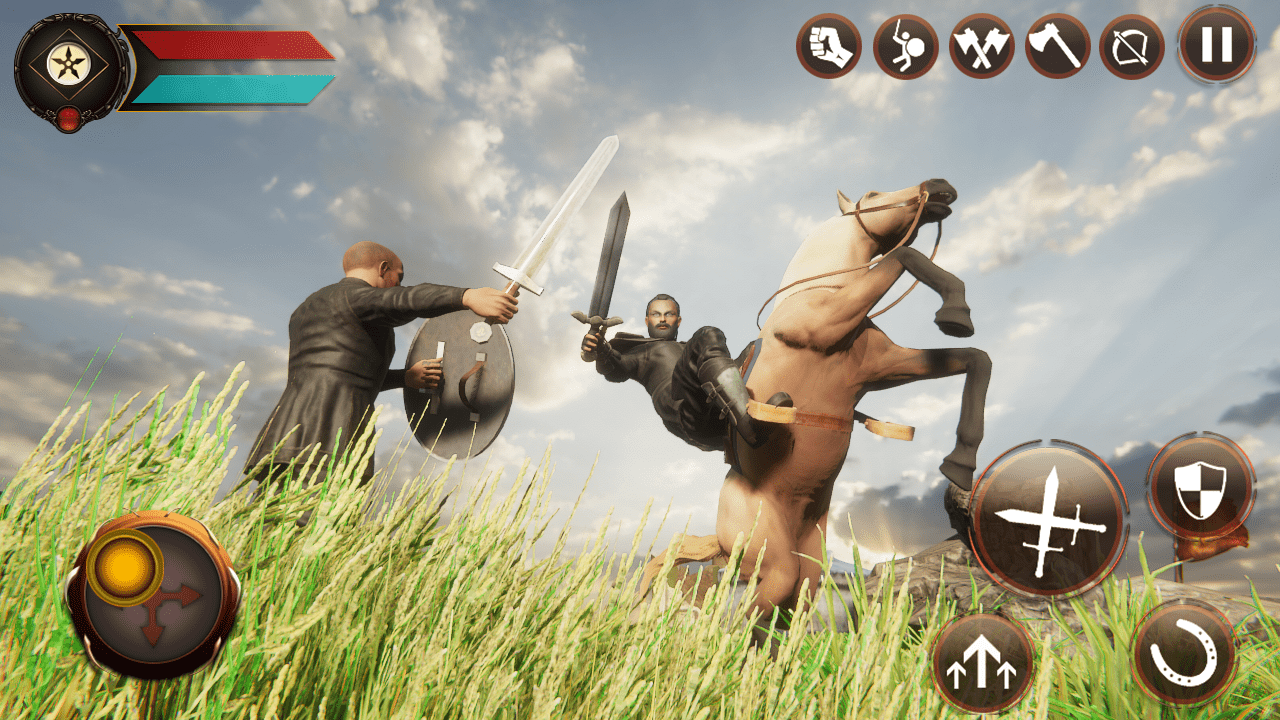Screen dimensions: 1280x720
Task: Choose the hanging stickman weapon icon
Action: (x=908, y=47)
